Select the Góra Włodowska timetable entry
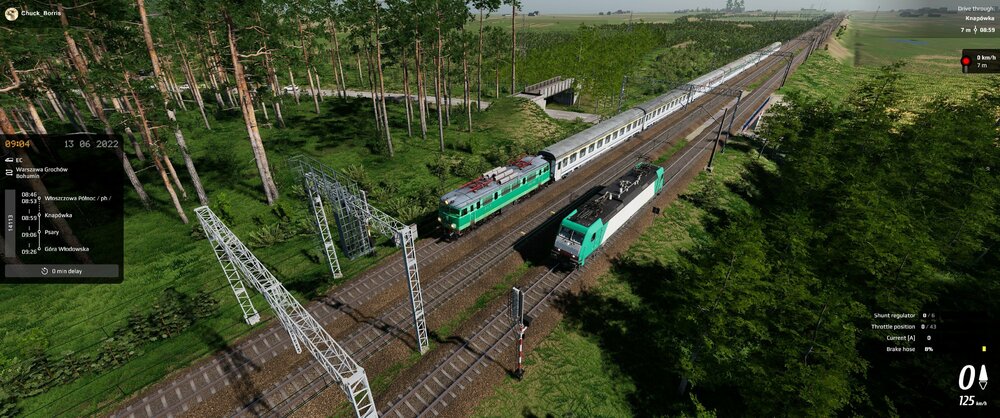The height and width of the screenshot is (418, 1000). click(66, 249)
